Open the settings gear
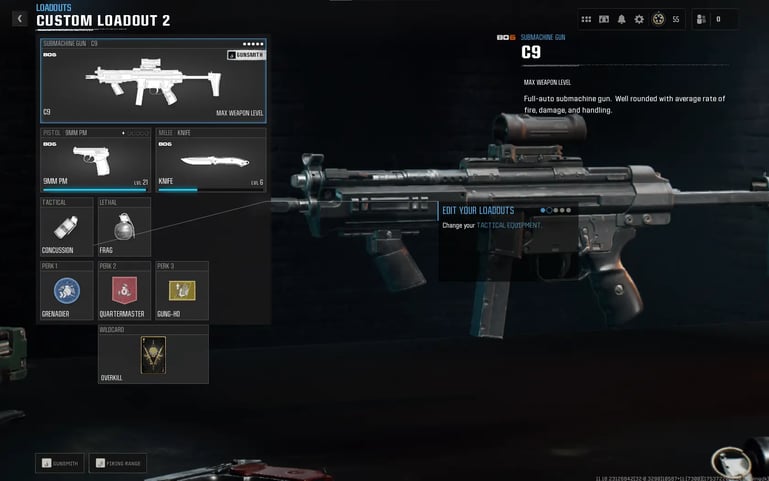 (640, 19)
